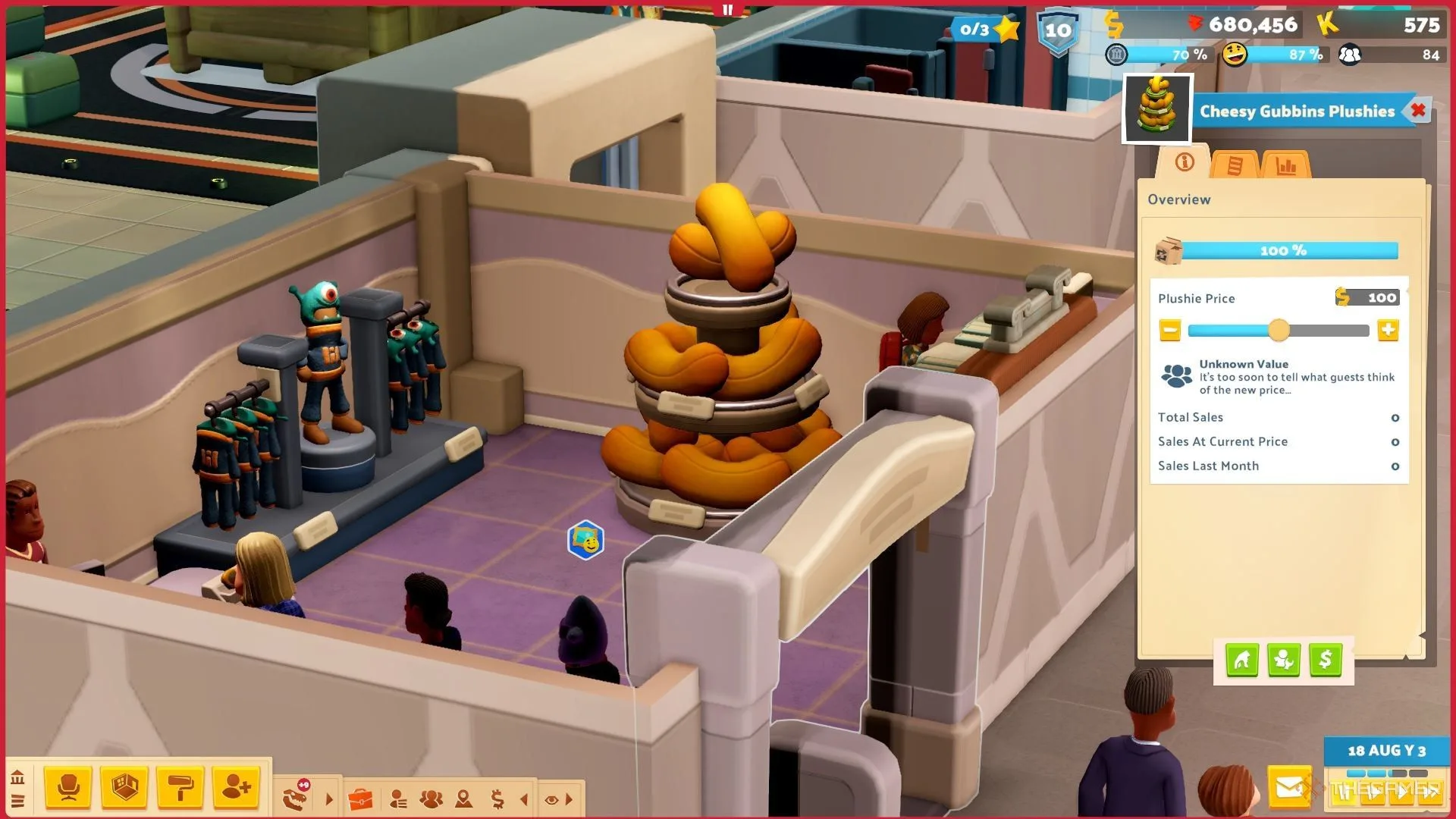This screenshot has width=1456, height=819.
Task: Open the dinosaur skull exhibits notification
Action: (297, 796)
